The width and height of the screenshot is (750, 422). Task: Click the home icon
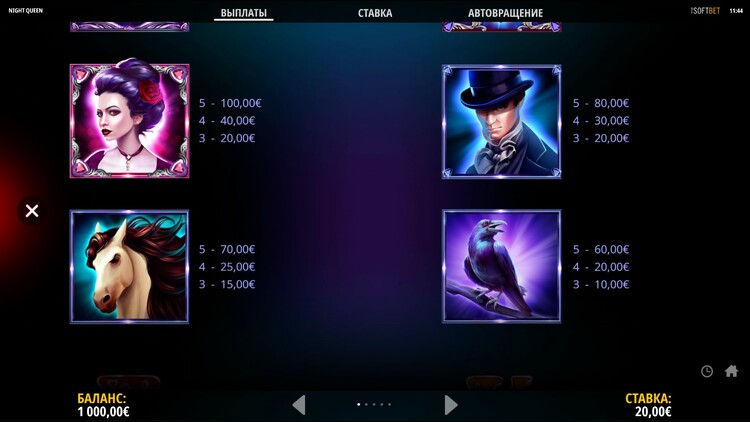pos(731,371)
